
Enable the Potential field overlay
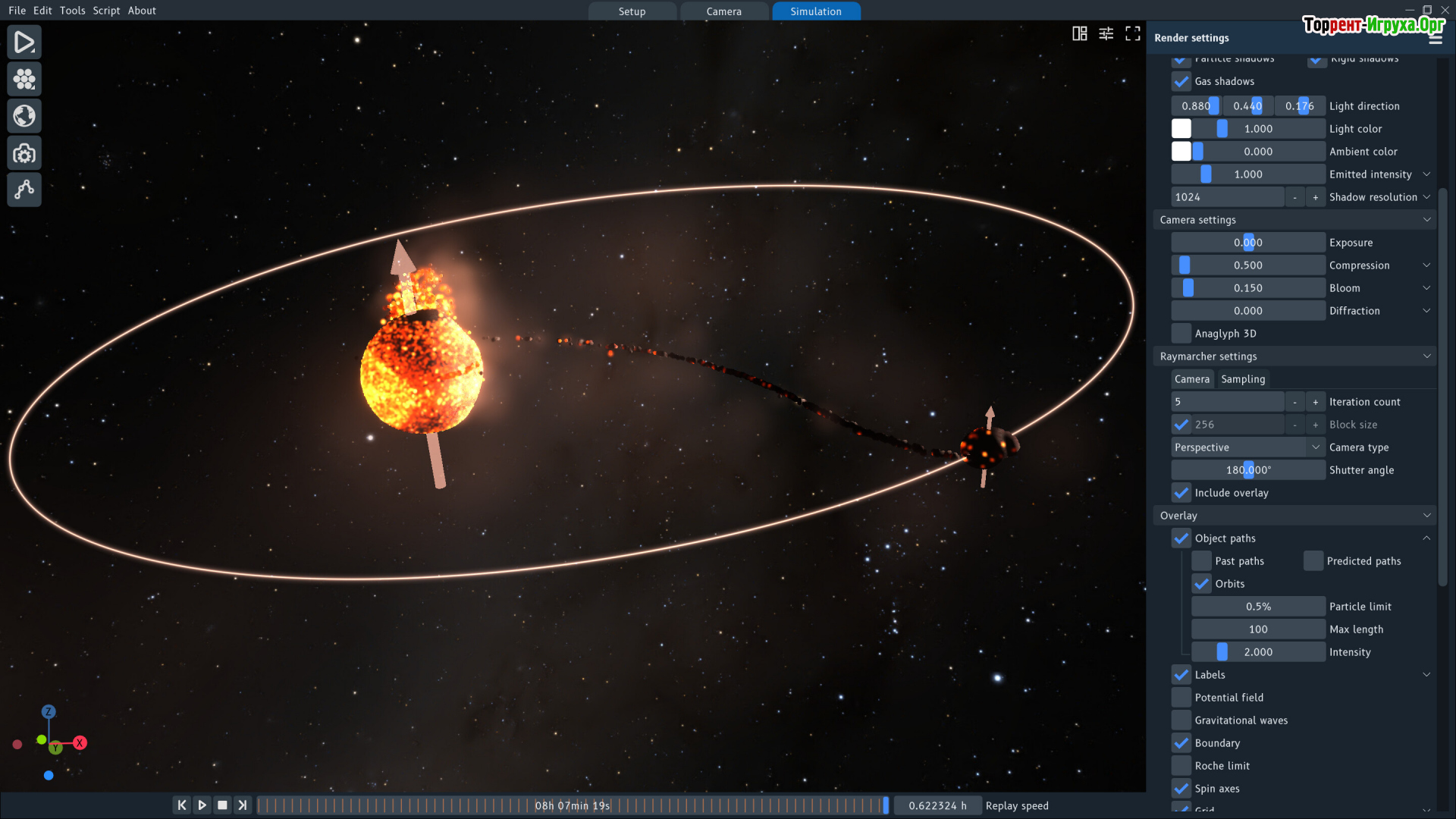click(1181, 698)
